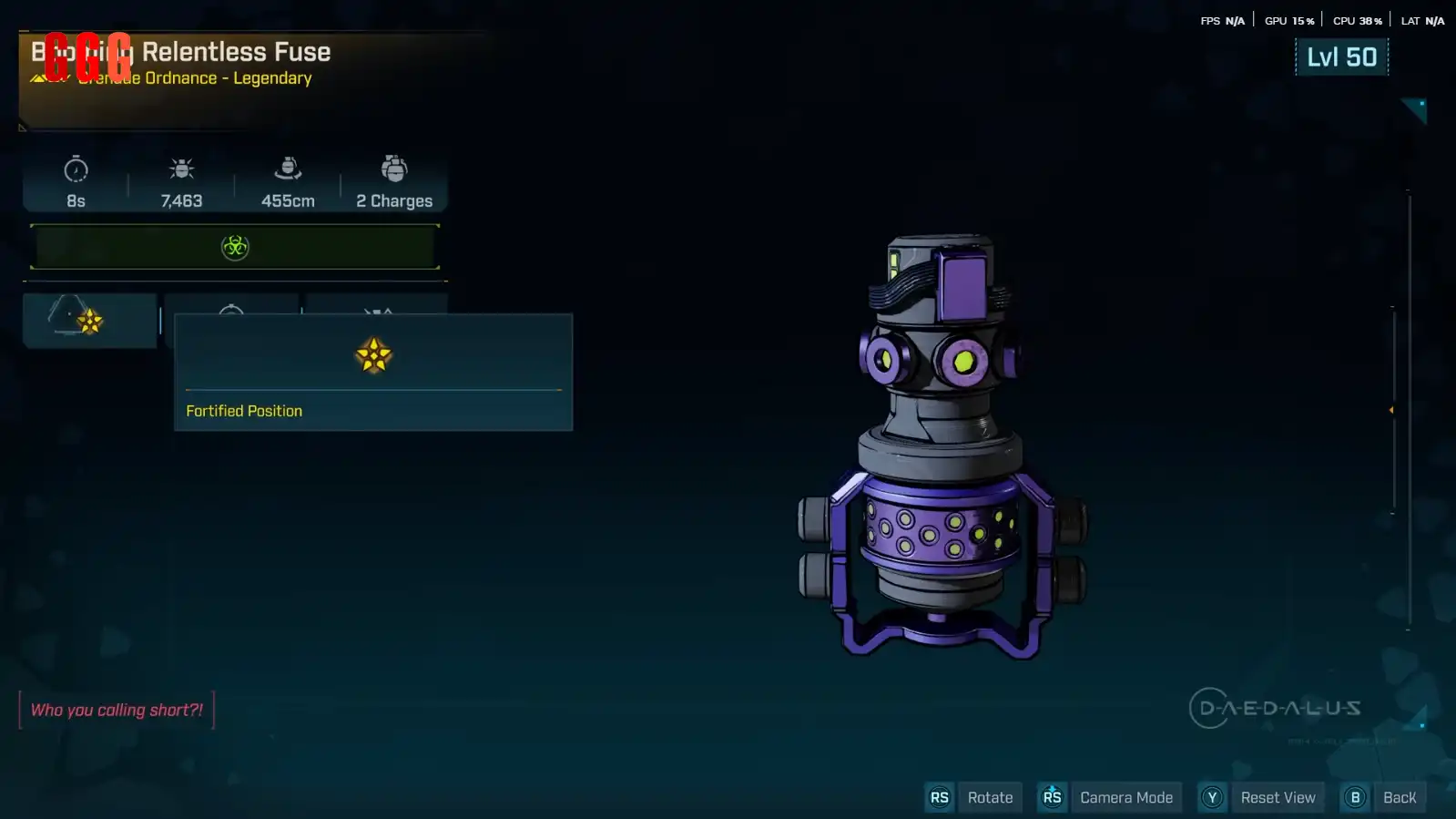
Task: Select the Fortified Position star perk tab
Action: 89,320
